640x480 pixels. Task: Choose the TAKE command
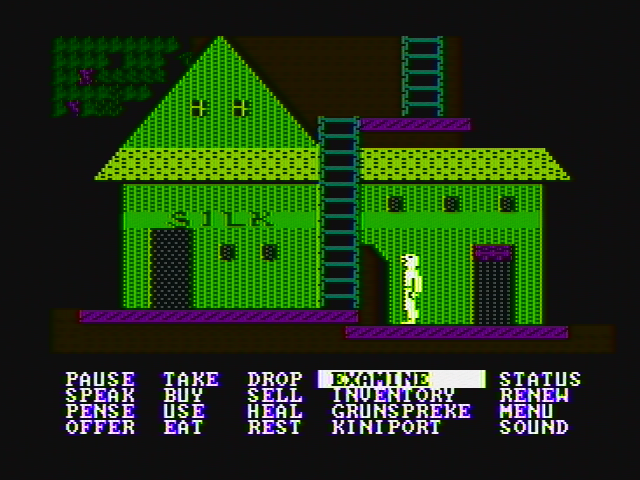tap(191, 379)
